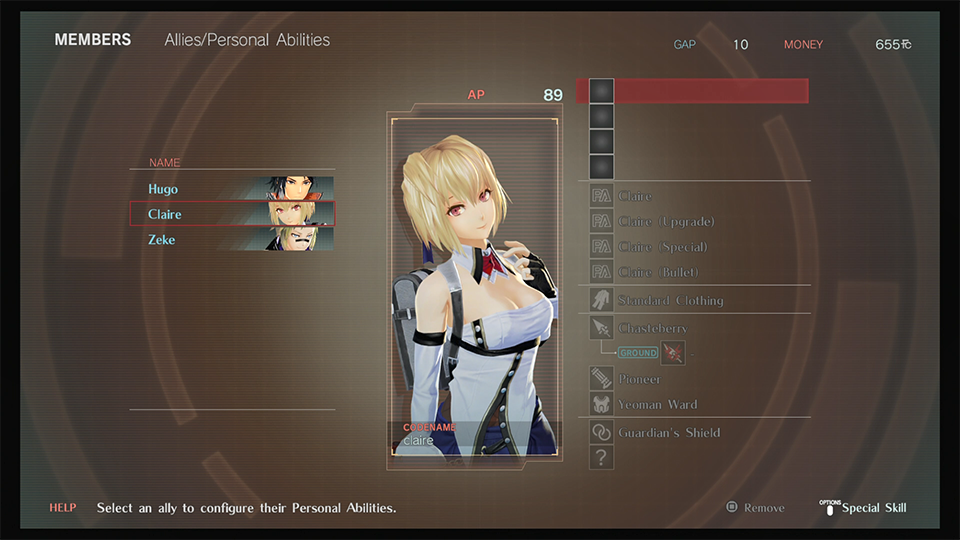
Task: Select Hugo in the ally list
Action: click(x=232, y=189)
